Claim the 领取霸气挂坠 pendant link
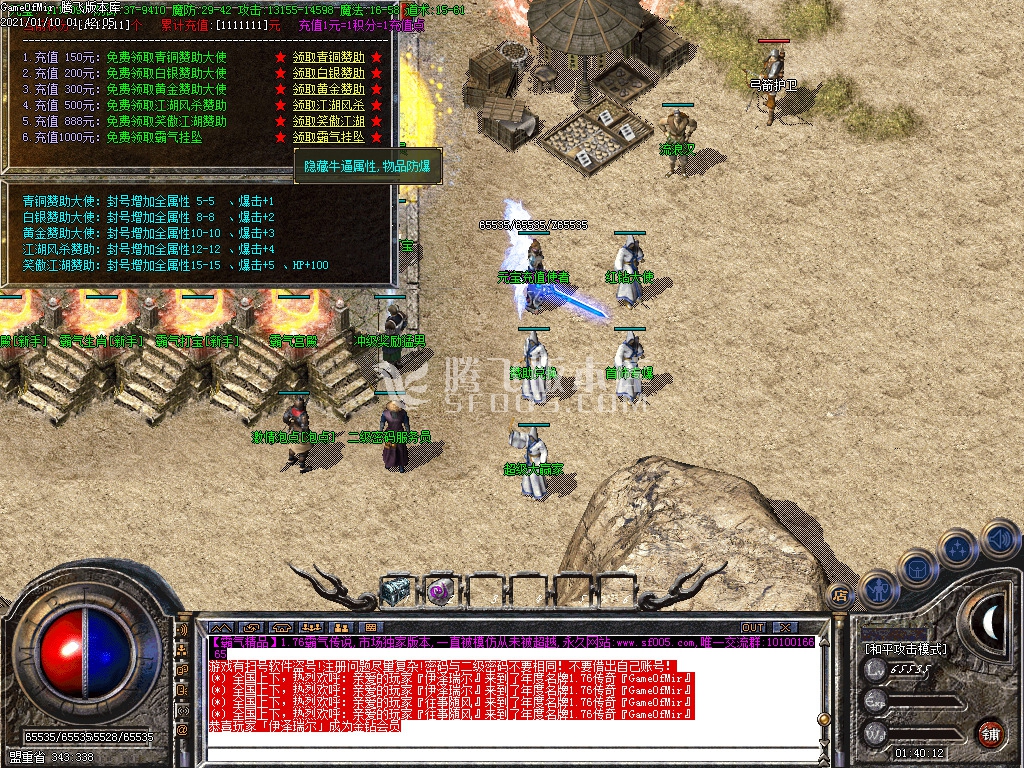The height and width of the screenshot is (768, 1024). pos(328,137)
